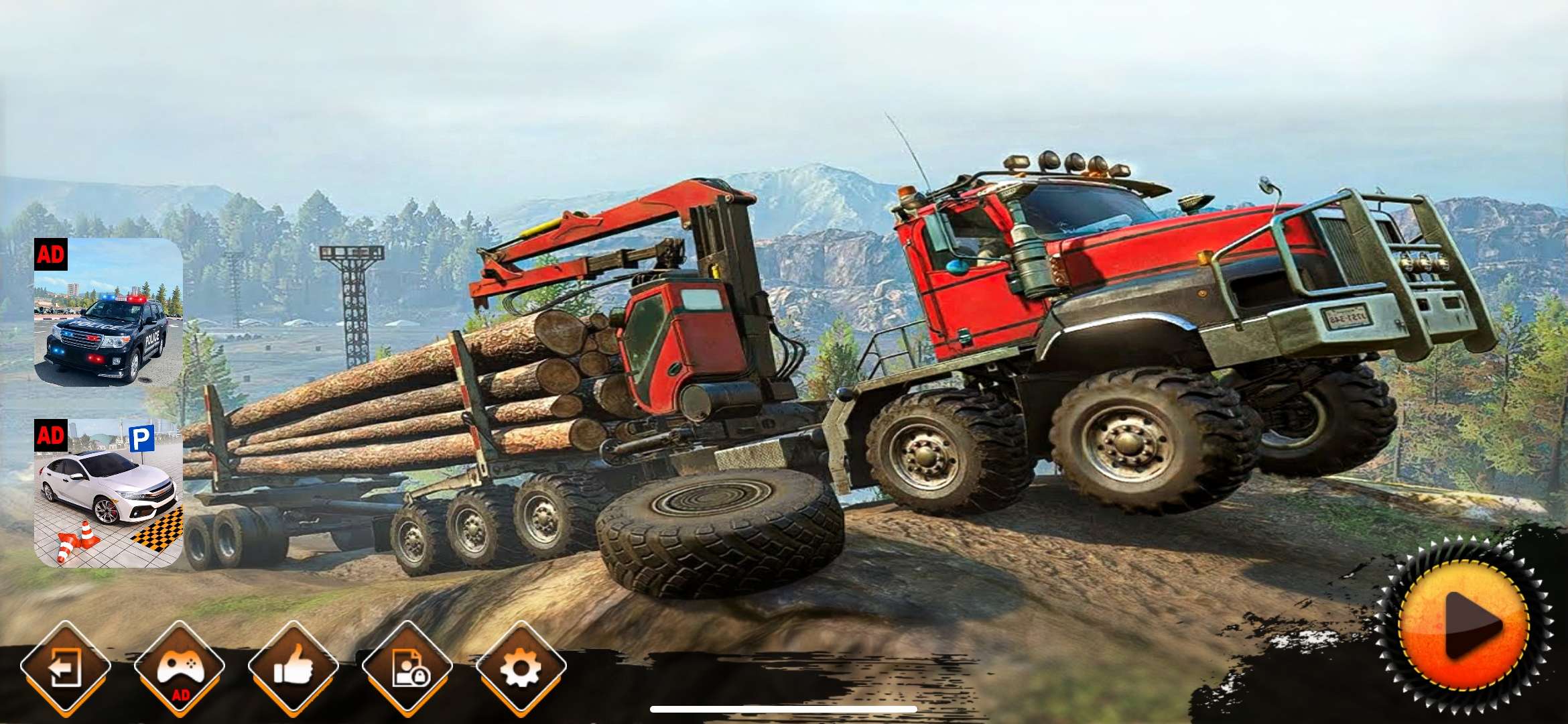Start the game with the orange play button

pos(1465,625)
